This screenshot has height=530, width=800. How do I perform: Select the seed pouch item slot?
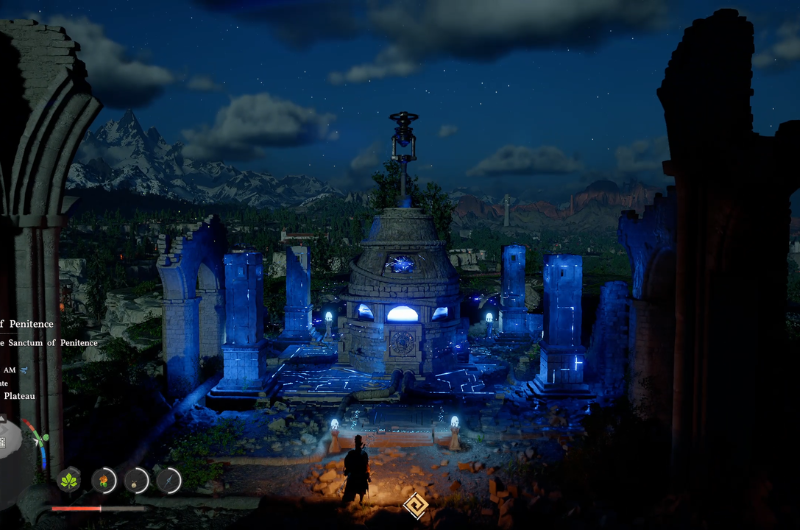point(136,481)
